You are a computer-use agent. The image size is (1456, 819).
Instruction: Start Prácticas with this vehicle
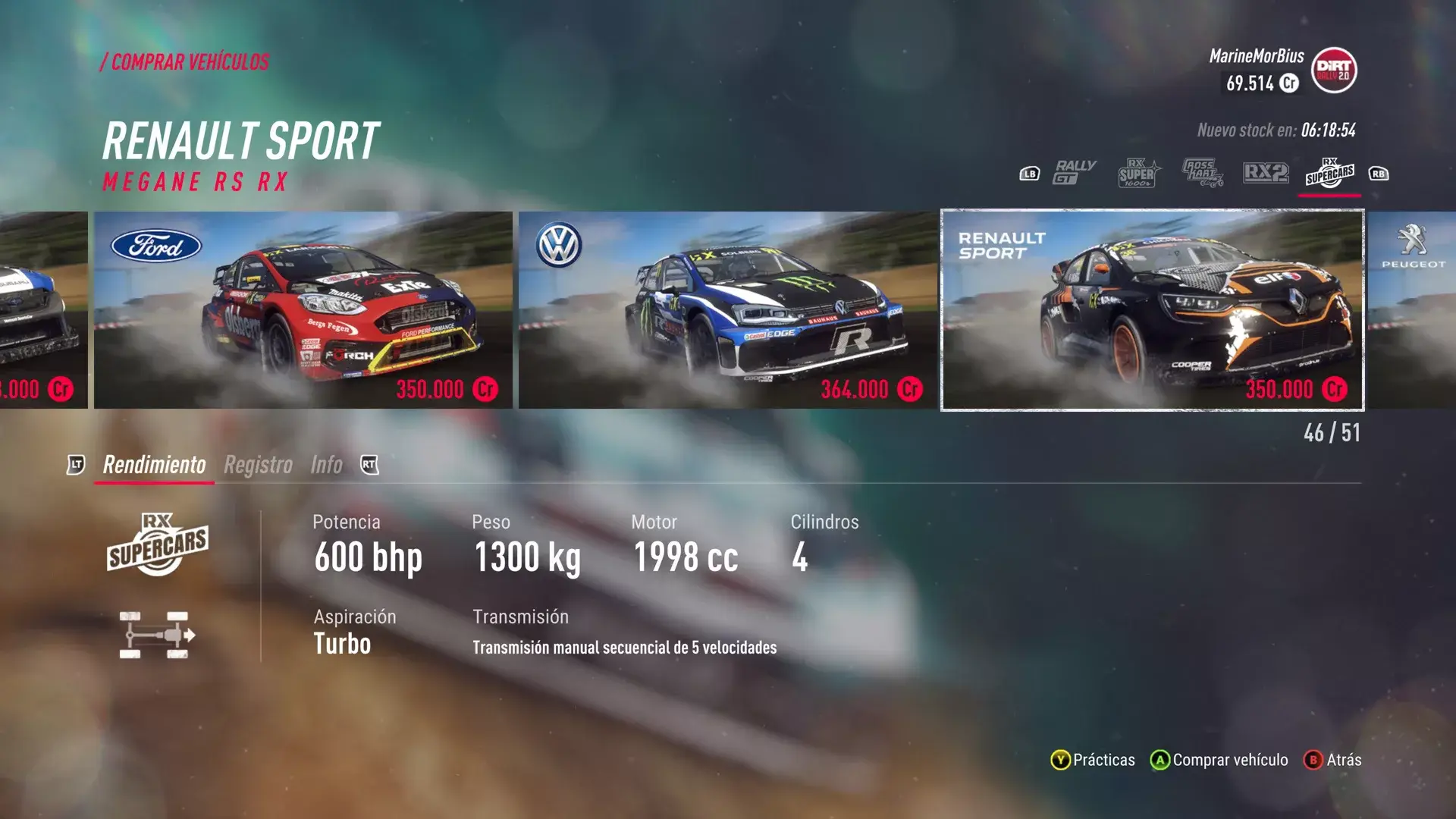point(1094,760)
